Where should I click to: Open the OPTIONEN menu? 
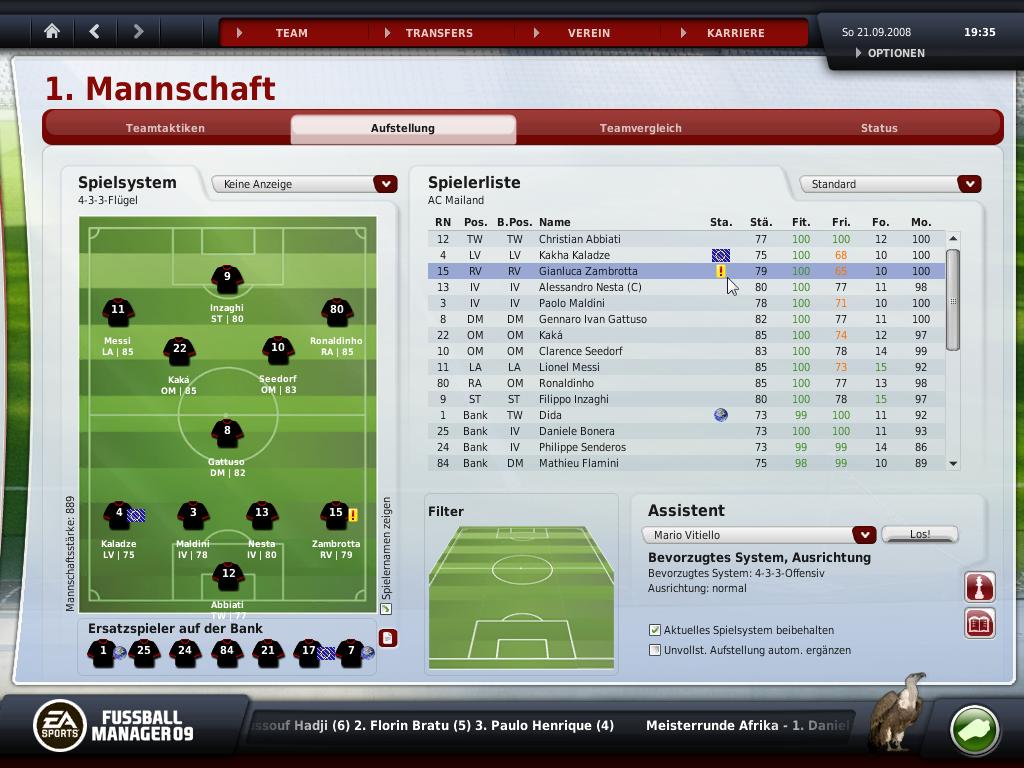[x=895, y=53]
